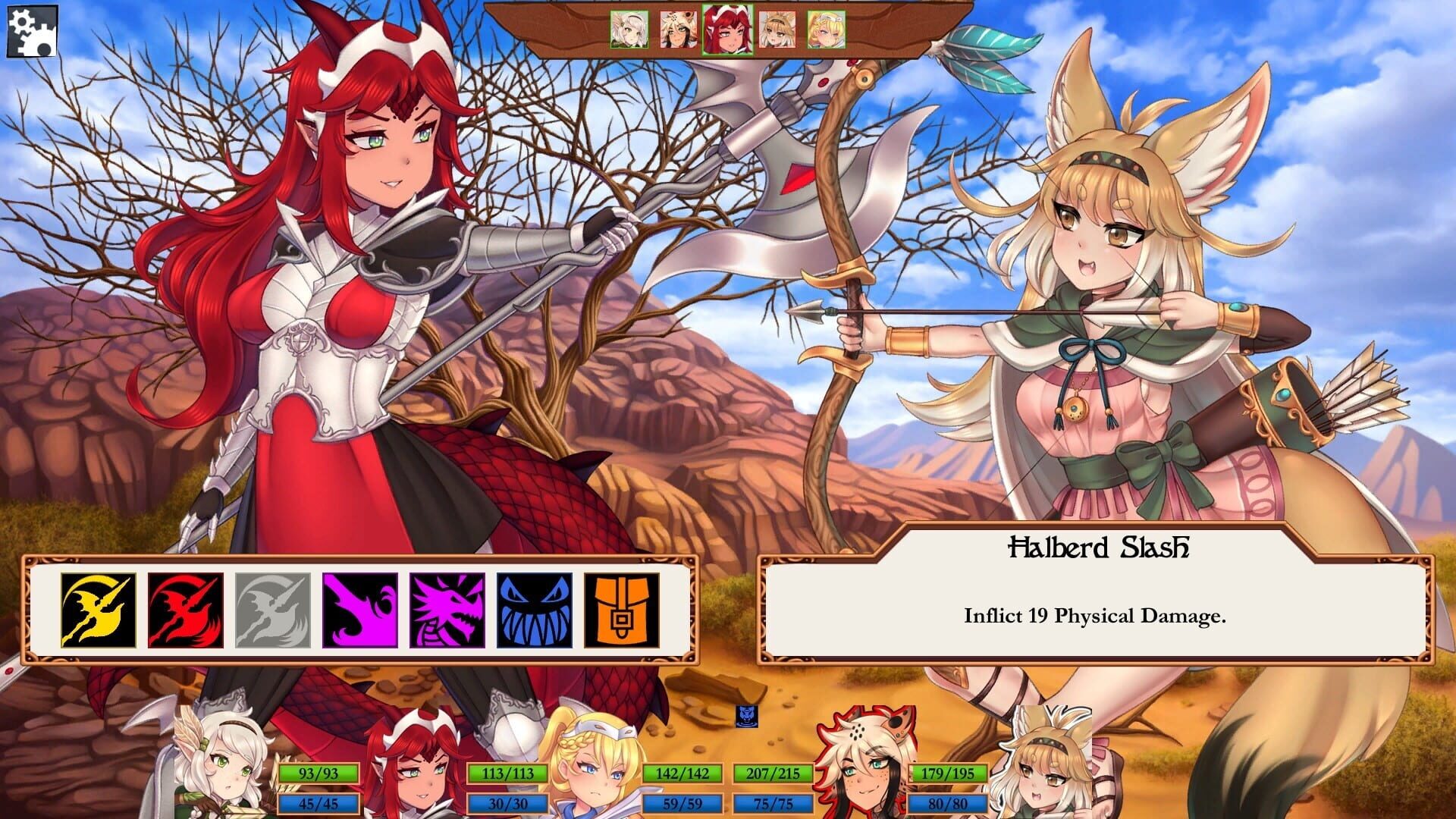1456x819 pixels.
Task: Click the 93/93 green health bar
Action: pyautogui.click(x=318, y=775)
